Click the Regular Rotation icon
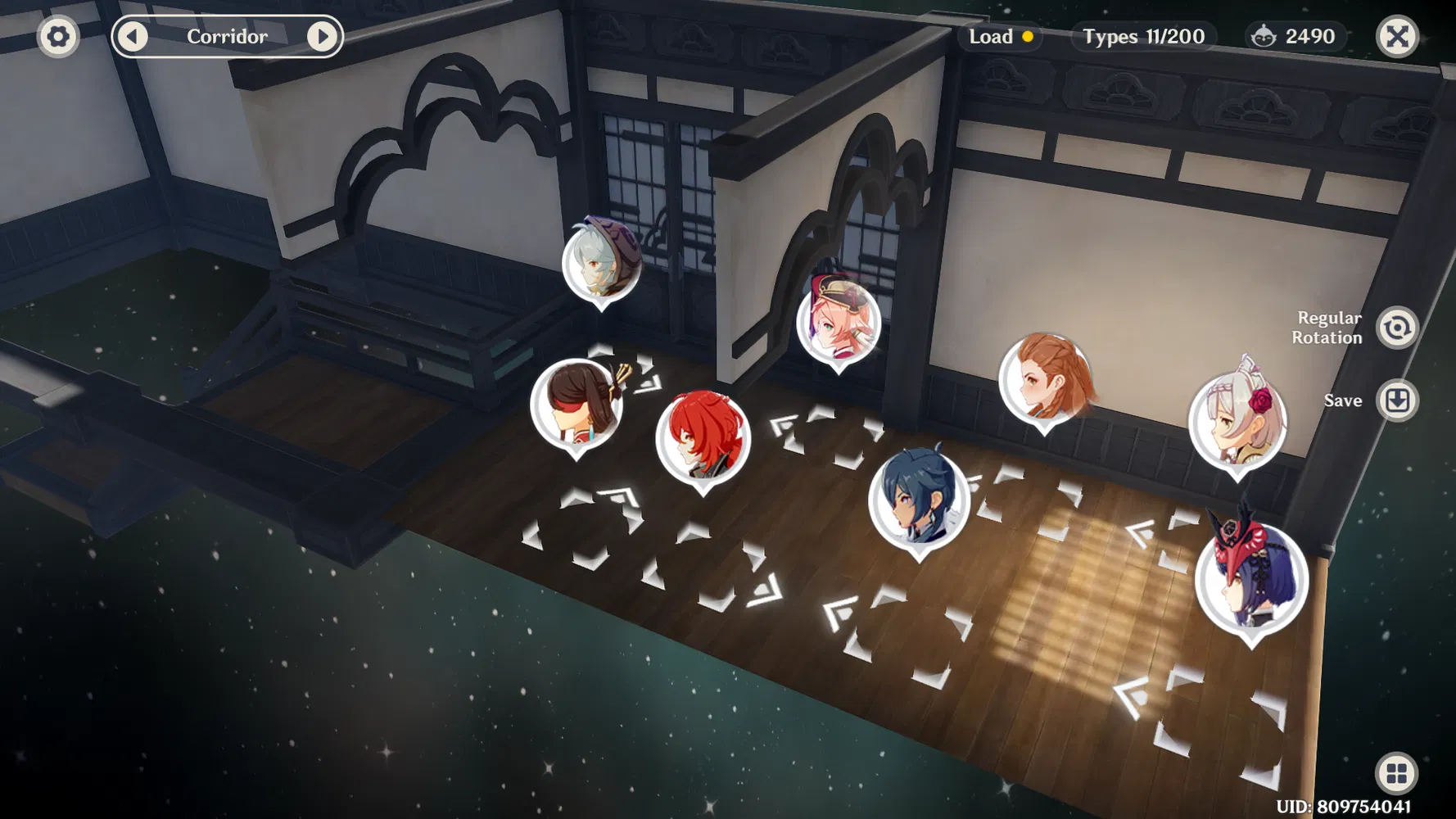Screen dimensions: 1456x819 click(1398, 325)
